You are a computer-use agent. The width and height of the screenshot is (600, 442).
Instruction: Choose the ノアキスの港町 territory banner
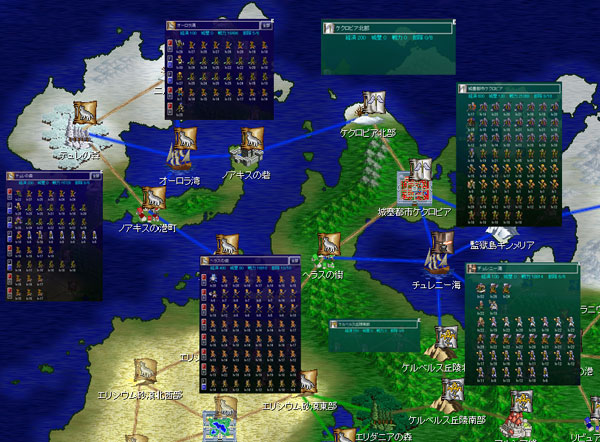pyautogui.click(x=152, y=198)
